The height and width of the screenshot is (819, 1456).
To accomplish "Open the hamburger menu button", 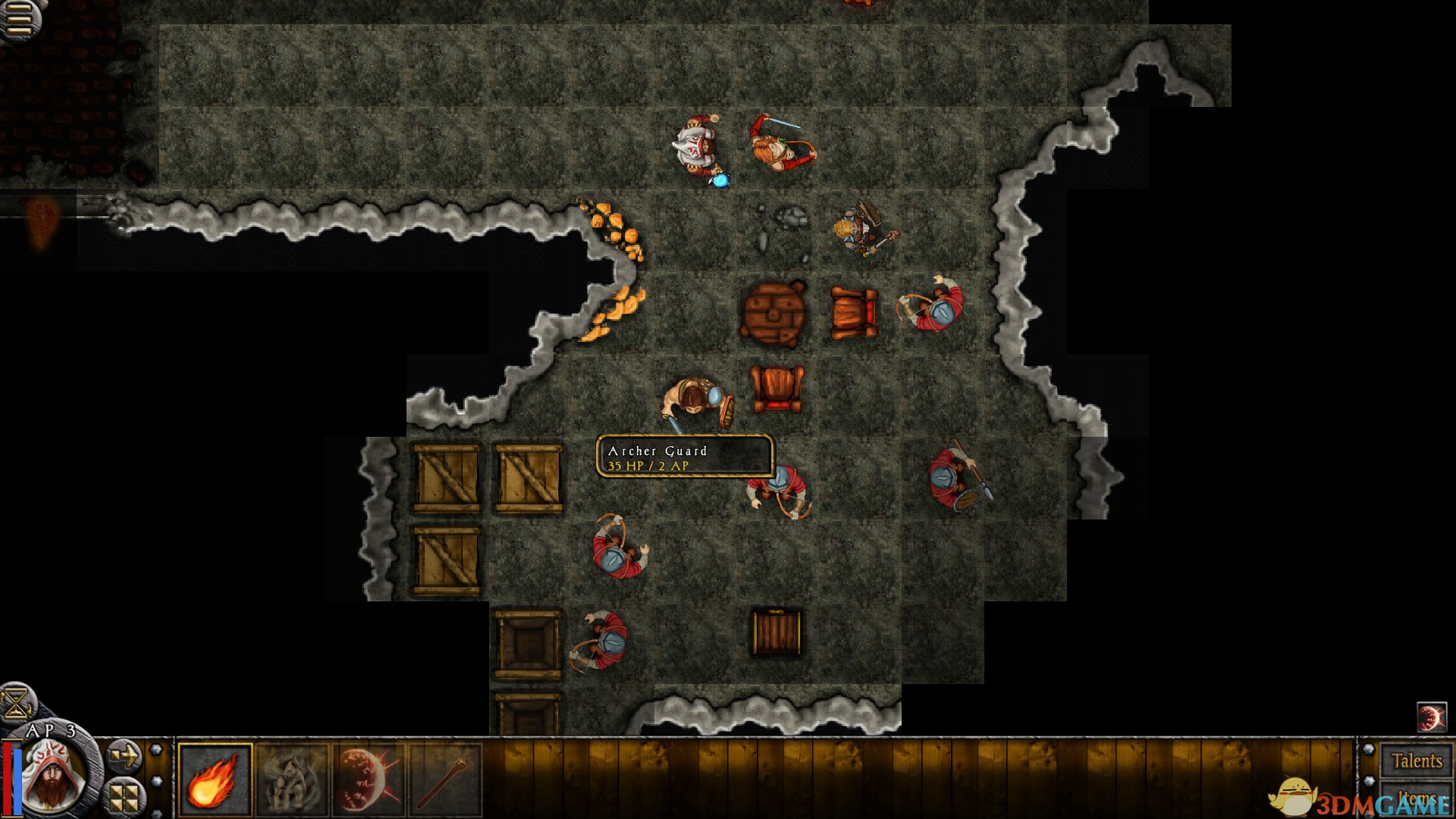I will (x=18, y=18).
